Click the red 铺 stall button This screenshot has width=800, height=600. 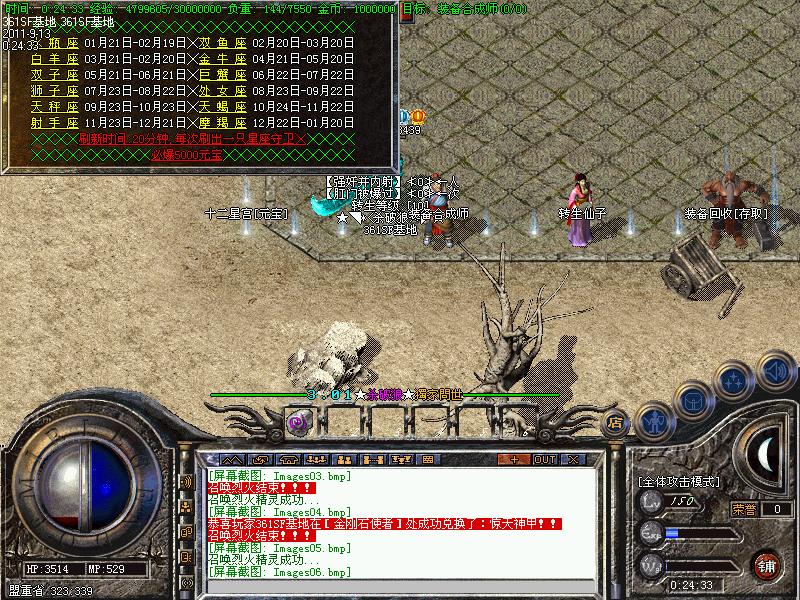(x=767, y=564)
